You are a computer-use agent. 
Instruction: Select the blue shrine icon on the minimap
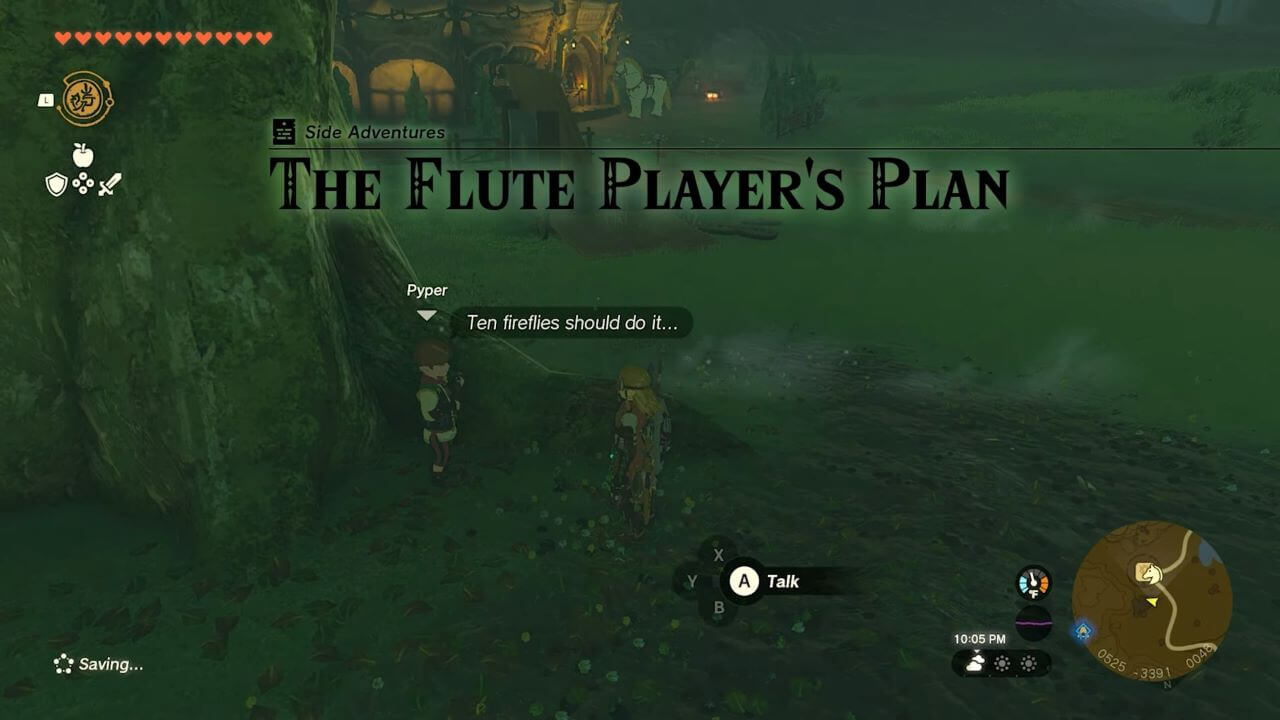tap(1083, 630)
